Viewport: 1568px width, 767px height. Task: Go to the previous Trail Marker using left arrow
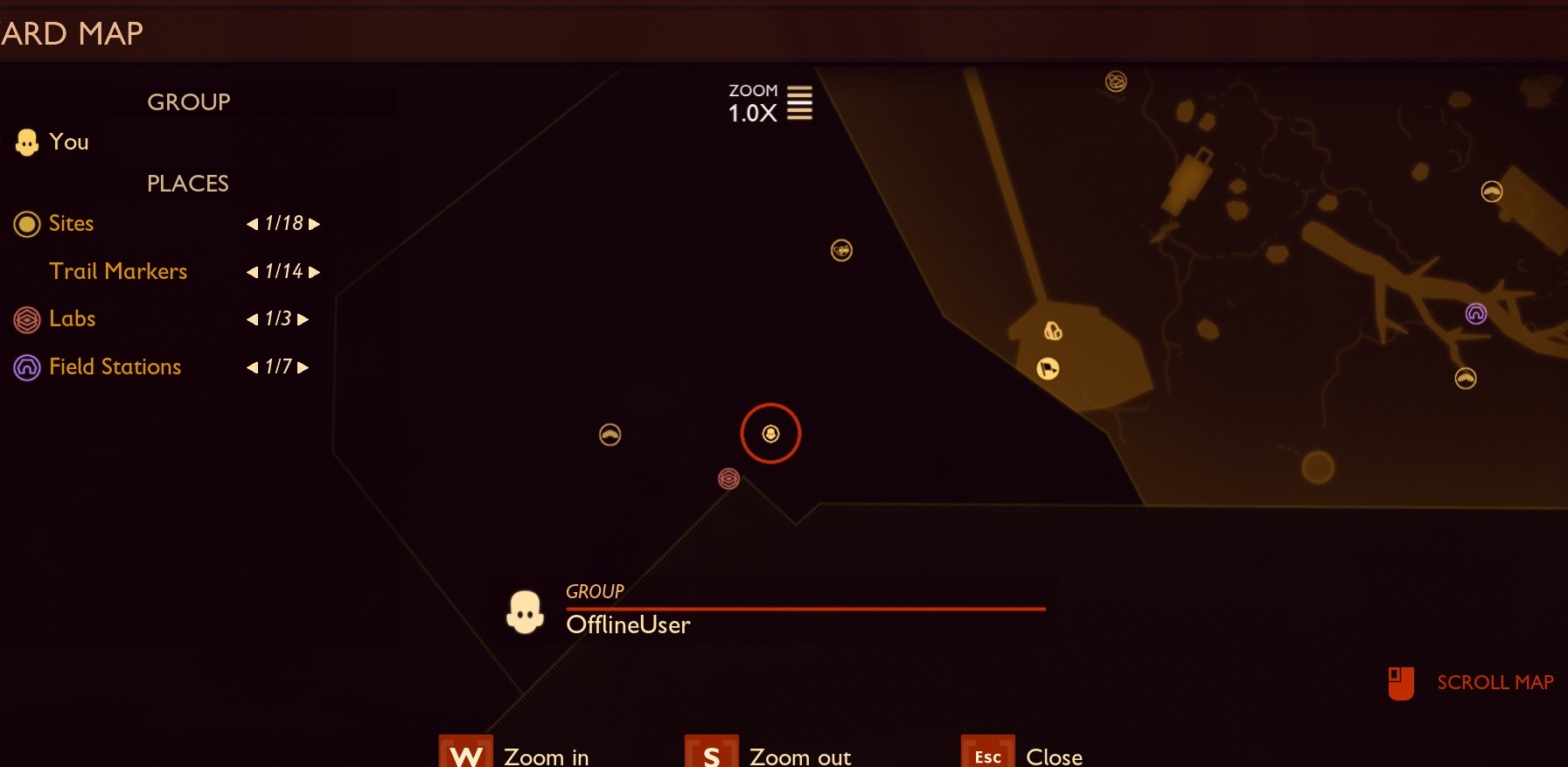coord(252,272)
